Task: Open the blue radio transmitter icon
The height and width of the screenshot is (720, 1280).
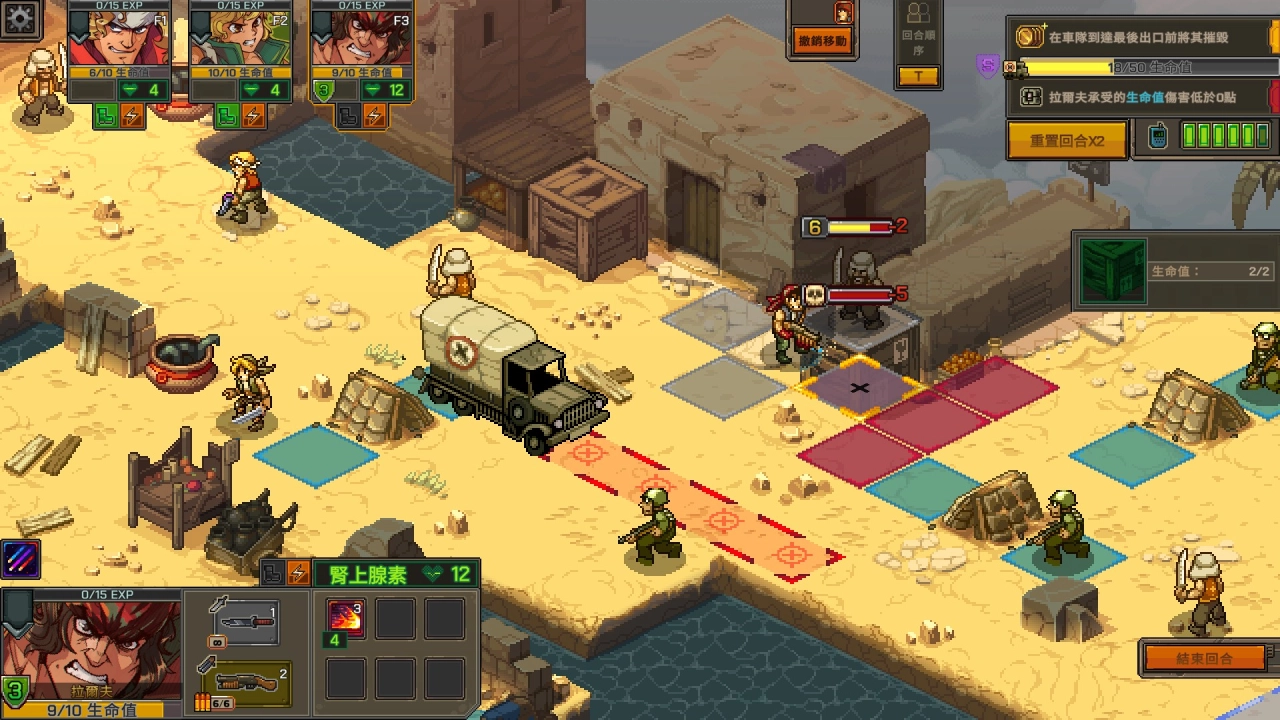Action: click(x=1157, y=137)
